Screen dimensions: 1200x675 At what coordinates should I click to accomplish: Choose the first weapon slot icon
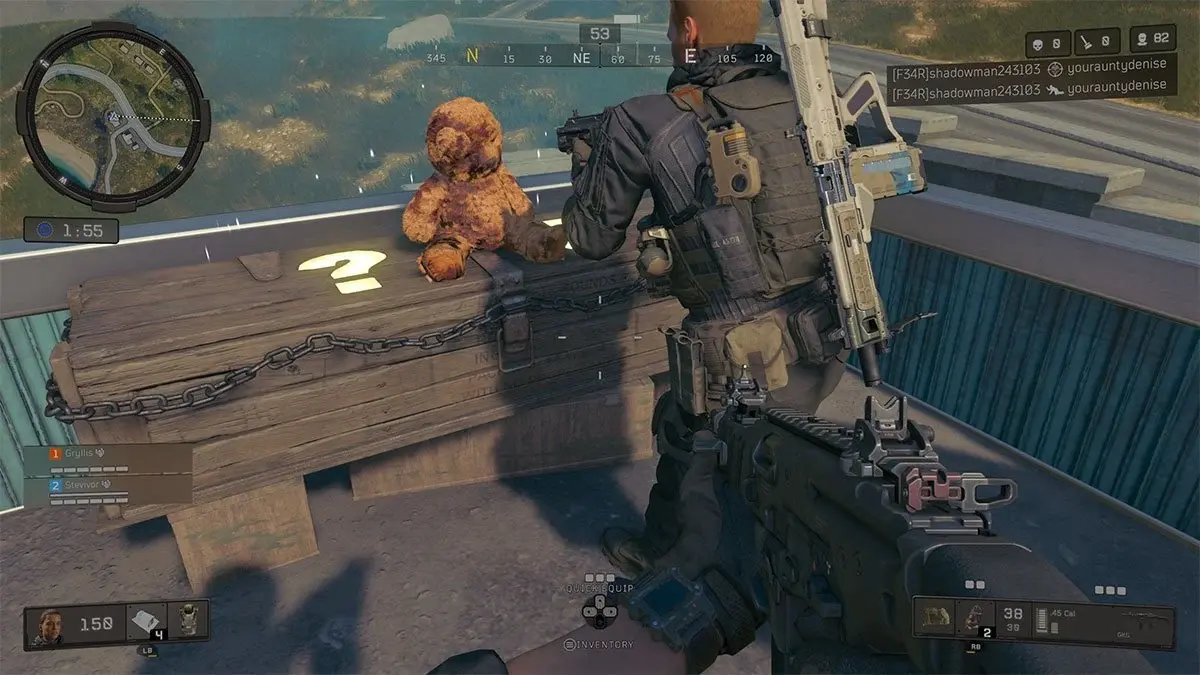(x=938, y=620)
